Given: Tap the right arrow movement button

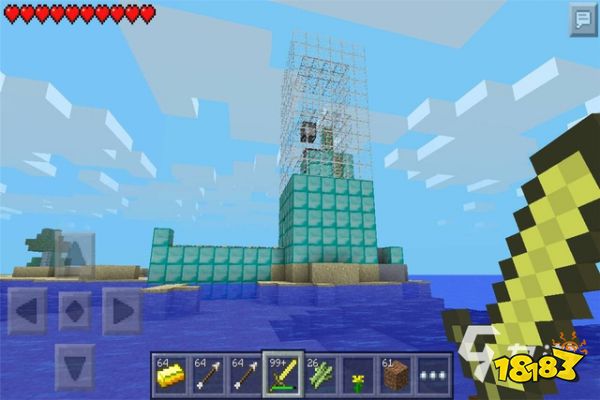Looking at the screenshot, I should point(121,310).
